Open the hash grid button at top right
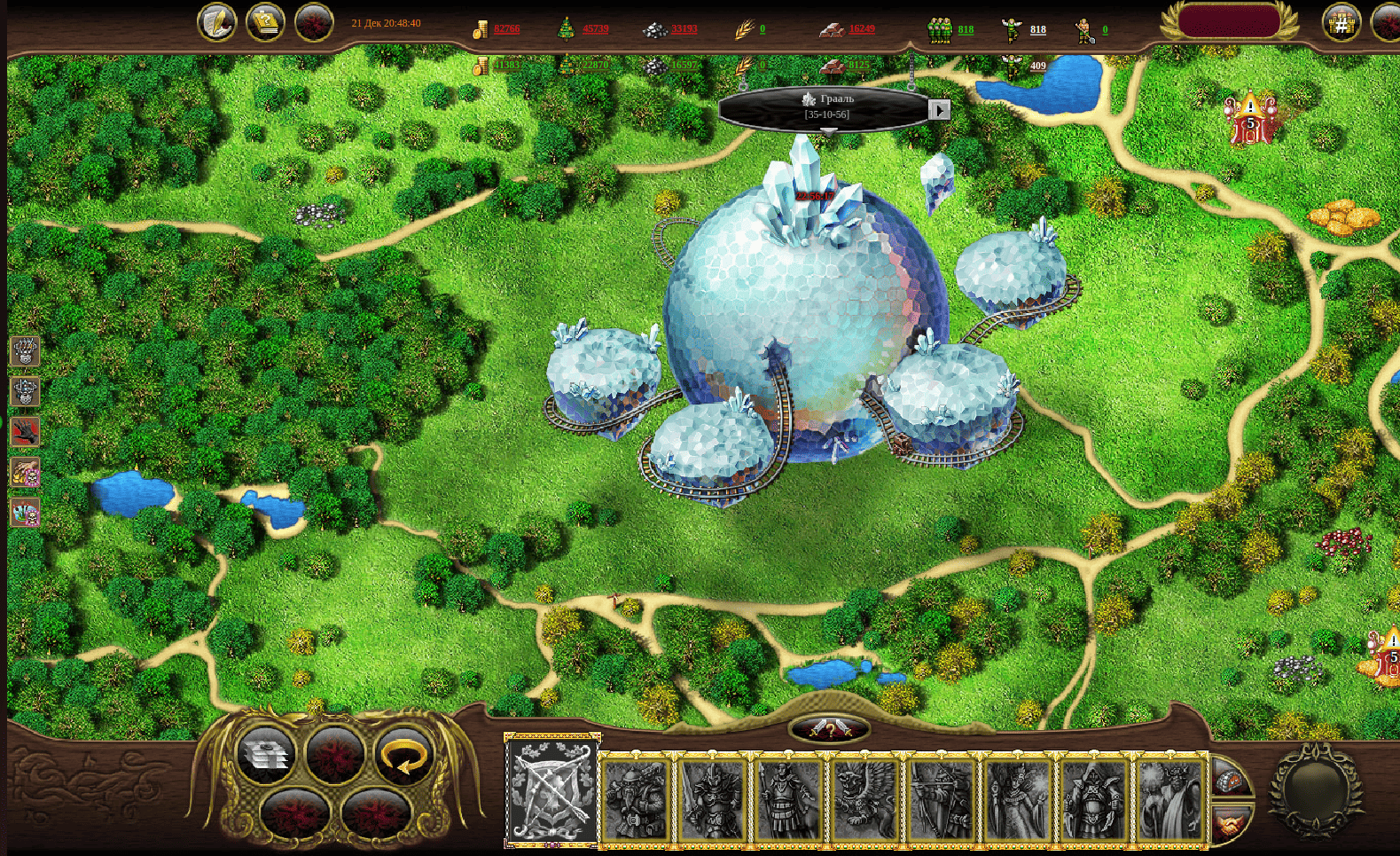This screenshot has height=856, width=1400. [1341, 24]
